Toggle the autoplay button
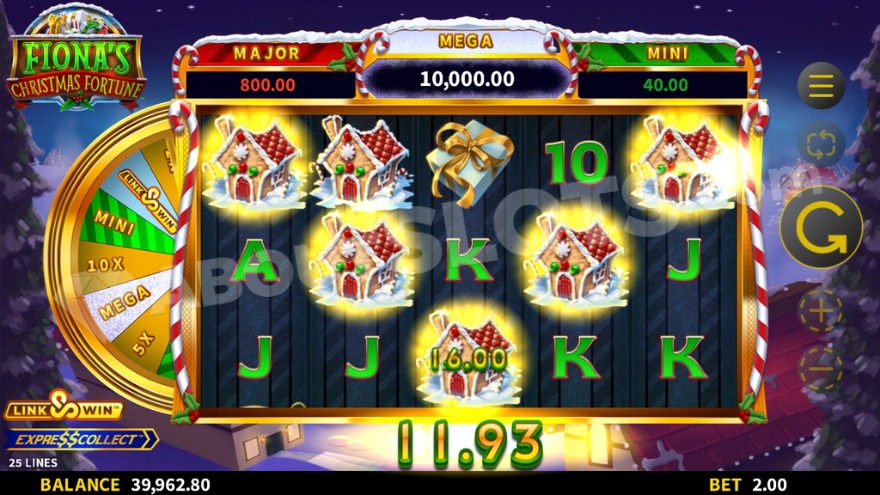The height and width of the screenshot is (495, 880). coord(821,145)
